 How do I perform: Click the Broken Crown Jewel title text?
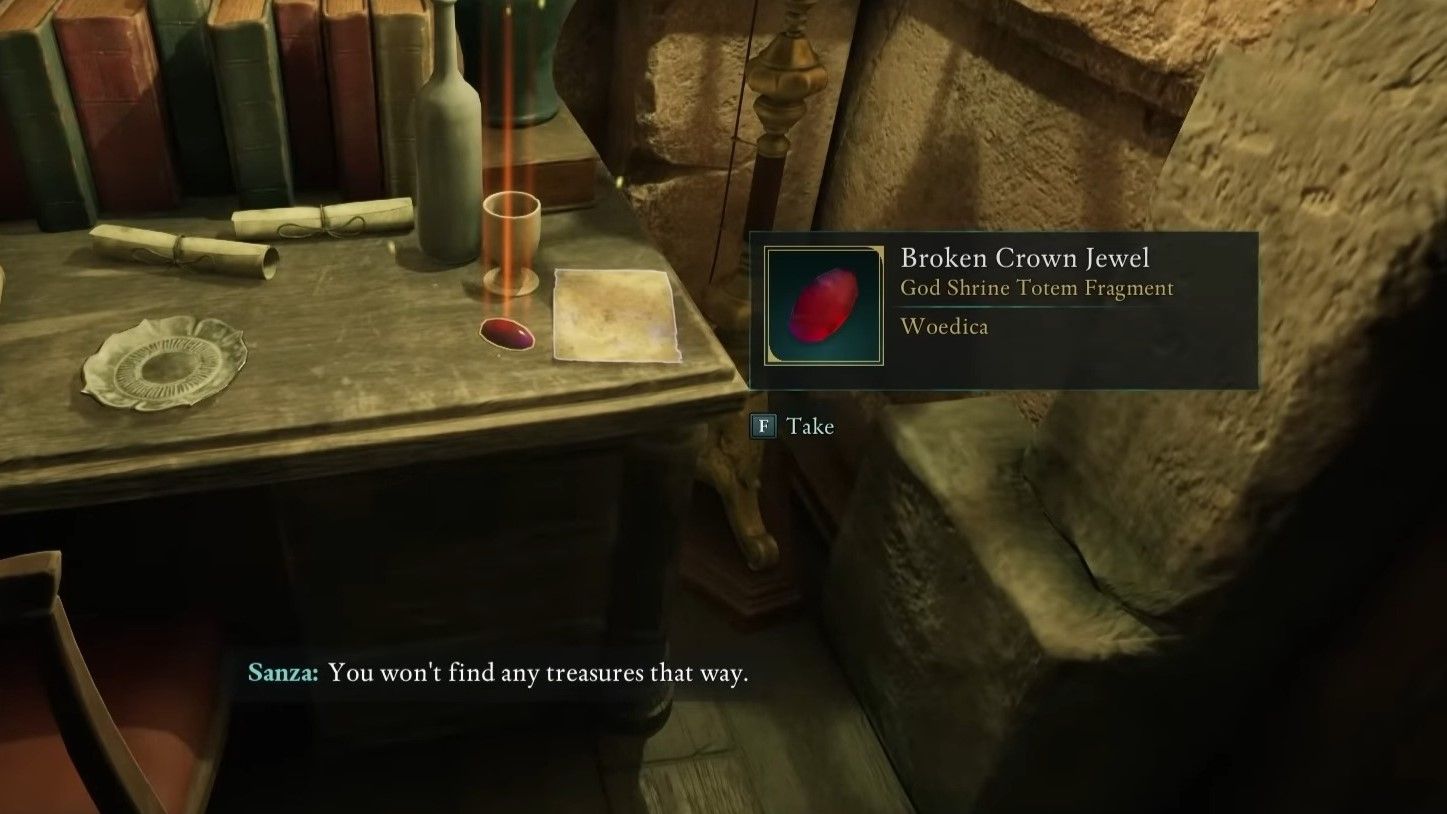[x=1027, y=258]
